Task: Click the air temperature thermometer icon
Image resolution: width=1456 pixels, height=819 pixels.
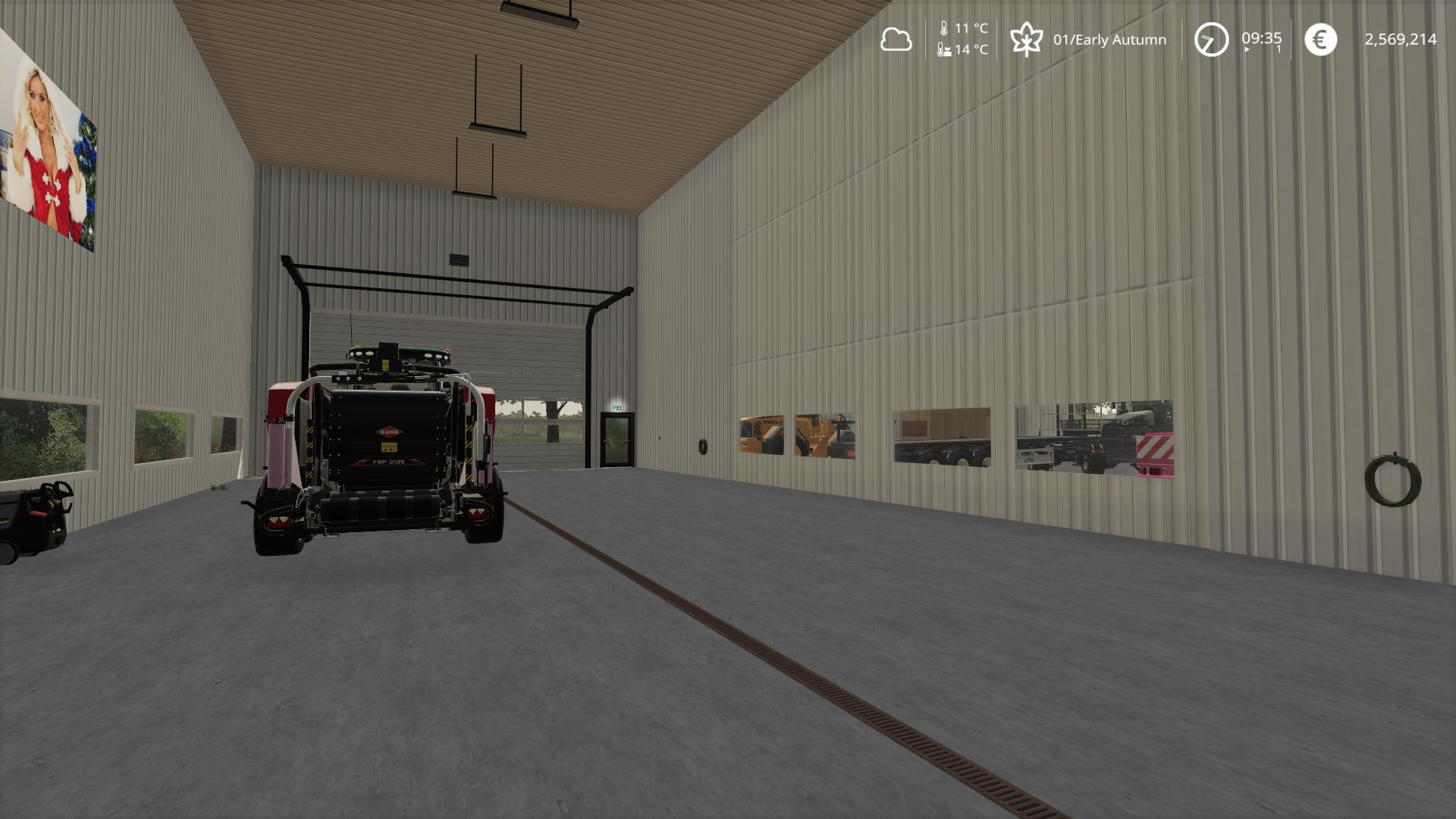Action: pyautogui.click(x=943, y=30)
